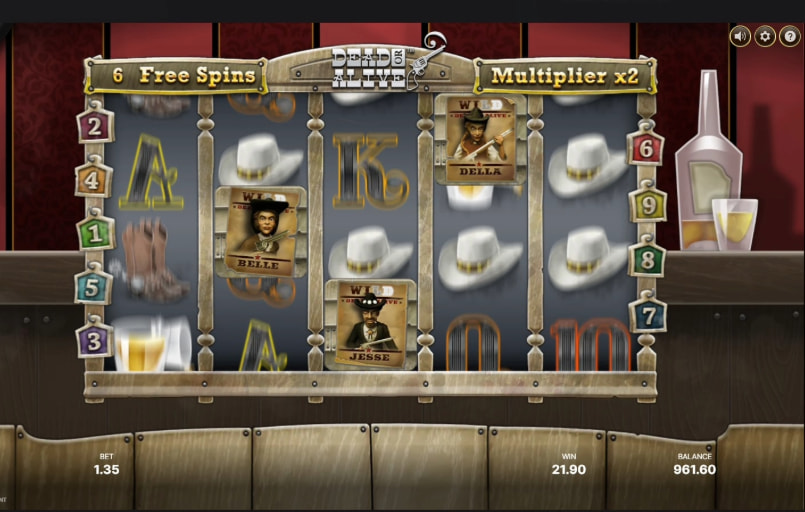This screenshot has height=512, width=805.
Task: Show payline tag number 9
Action: coord(647,205)
